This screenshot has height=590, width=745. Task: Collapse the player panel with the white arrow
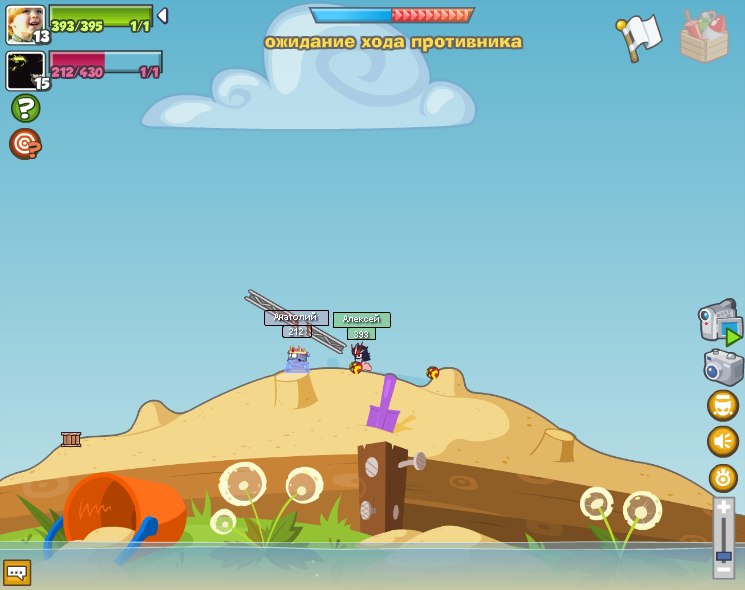click(x=162, y=16)
